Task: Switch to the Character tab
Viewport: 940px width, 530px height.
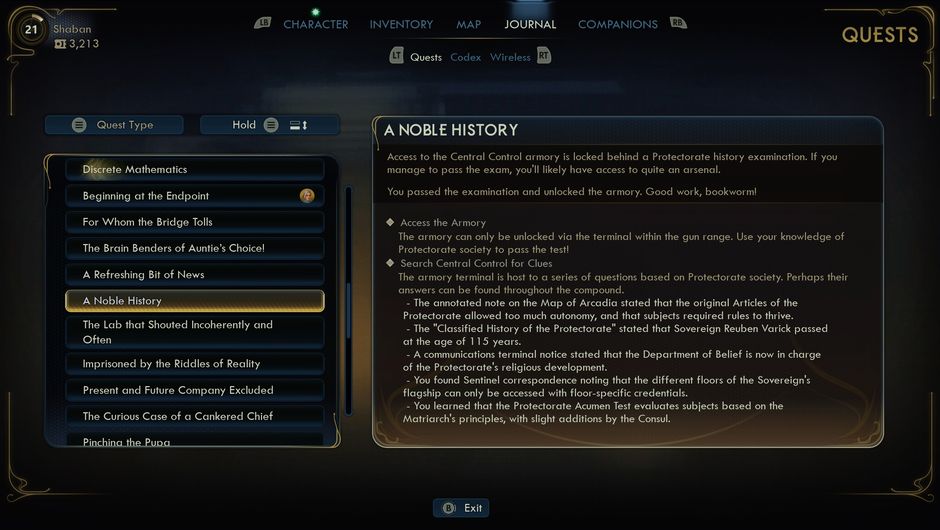Action: [x=315, y=24]
